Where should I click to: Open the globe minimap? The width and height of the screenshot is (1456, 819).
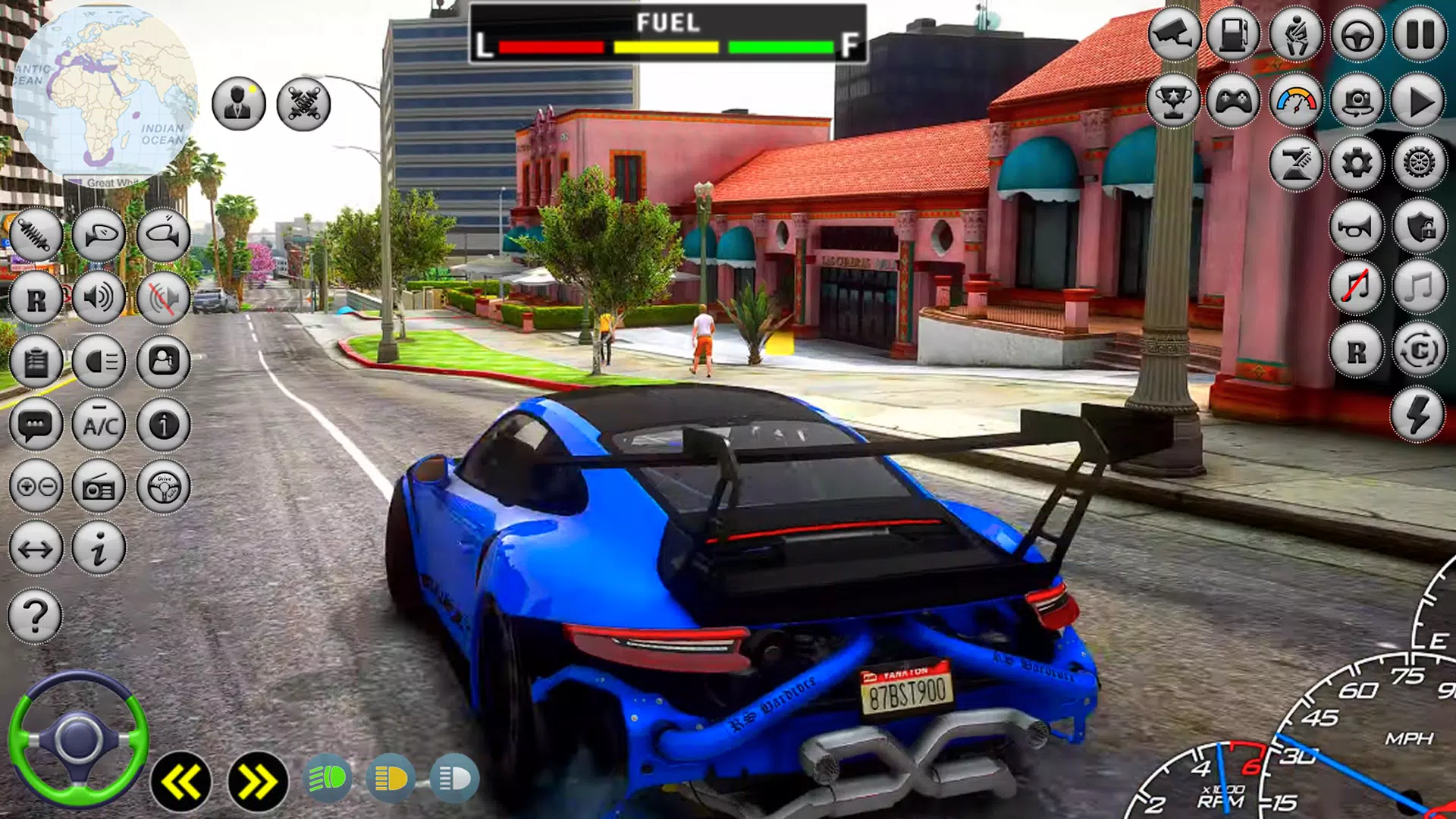point(105,95)
